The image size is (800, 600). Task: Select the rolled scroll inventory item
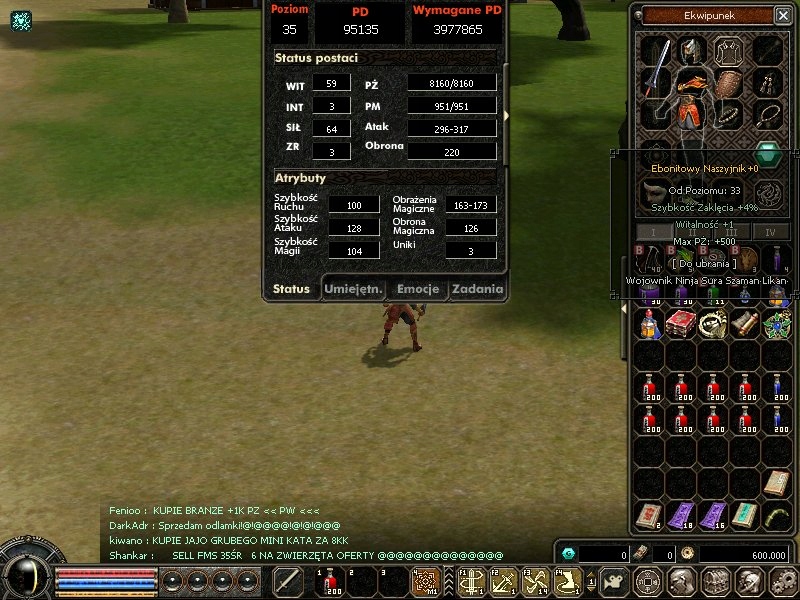[745, 323]
